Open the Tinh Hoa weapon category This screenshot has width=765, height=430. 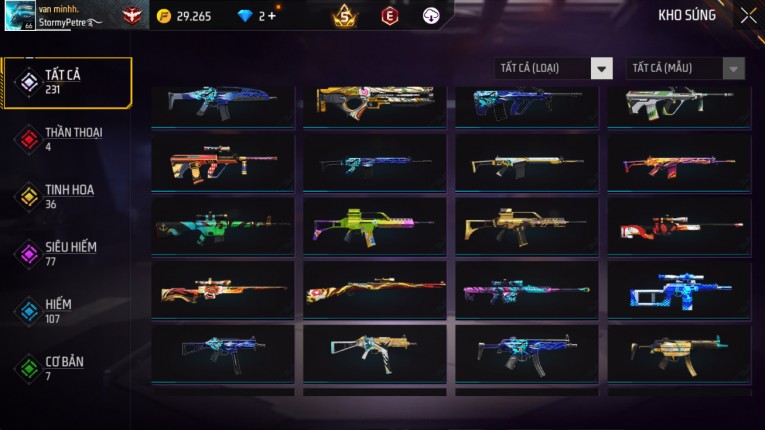tap(66, 196)
